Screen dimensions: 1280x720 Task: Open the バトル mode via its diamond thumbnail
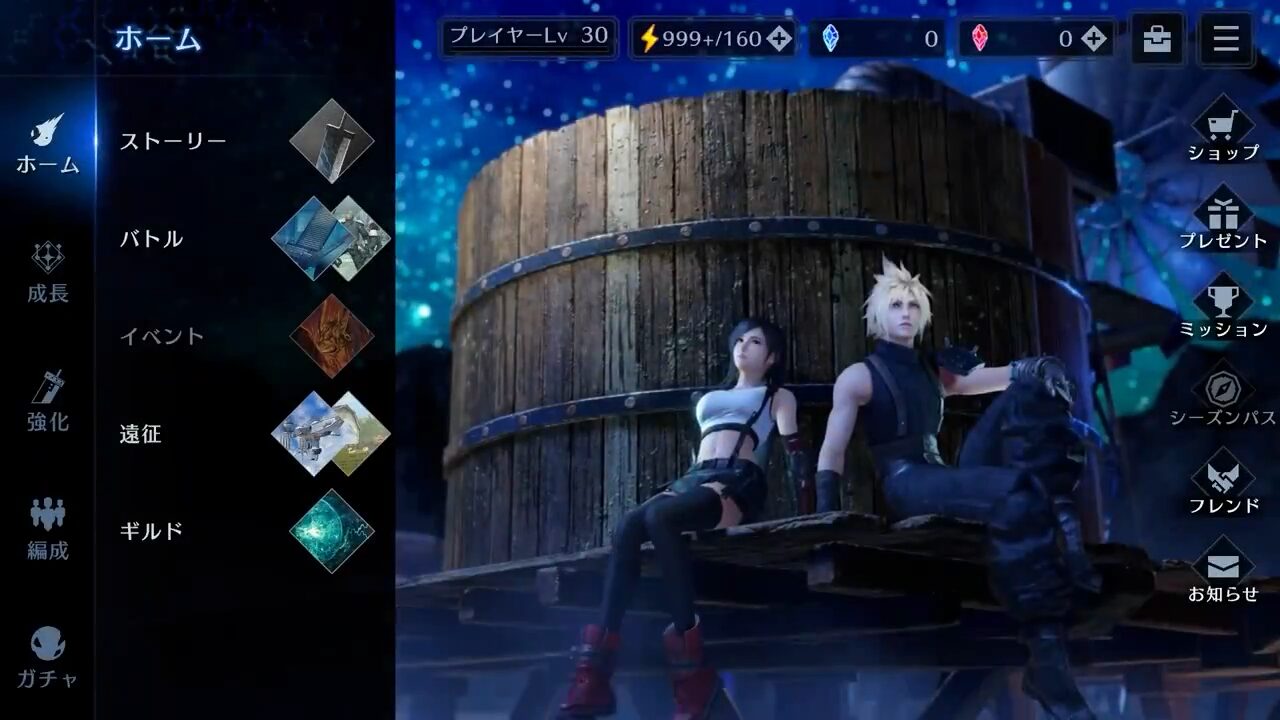[330, 238]
